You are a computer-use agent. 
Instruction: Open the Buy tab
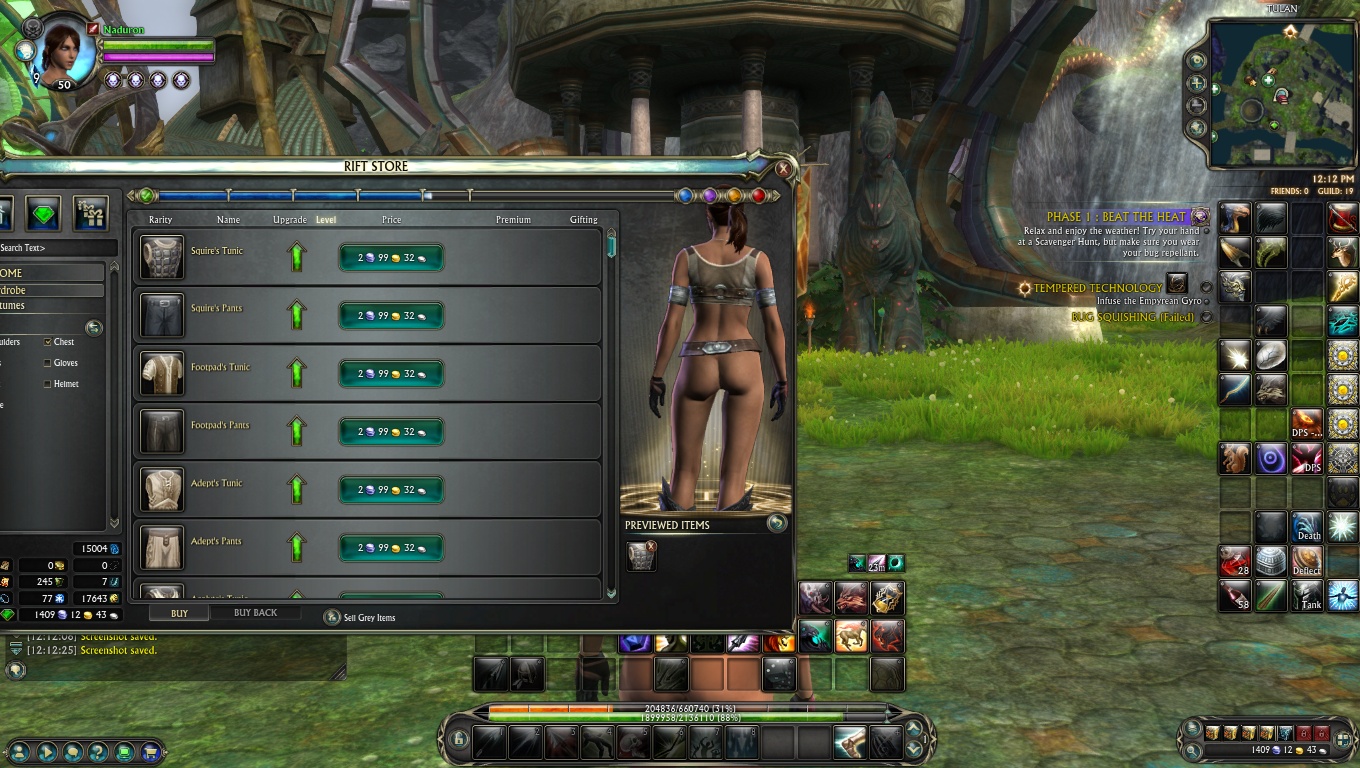pos(179,613)
